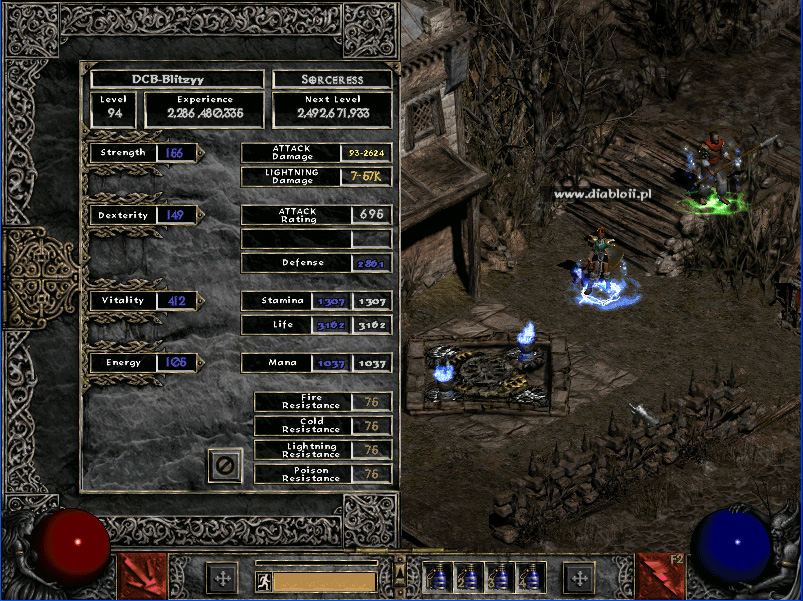The width and height of the screenshot is (803, 601).
Task: Expand the mini menu arrow above the belt
Action: (x=400, y=566)
